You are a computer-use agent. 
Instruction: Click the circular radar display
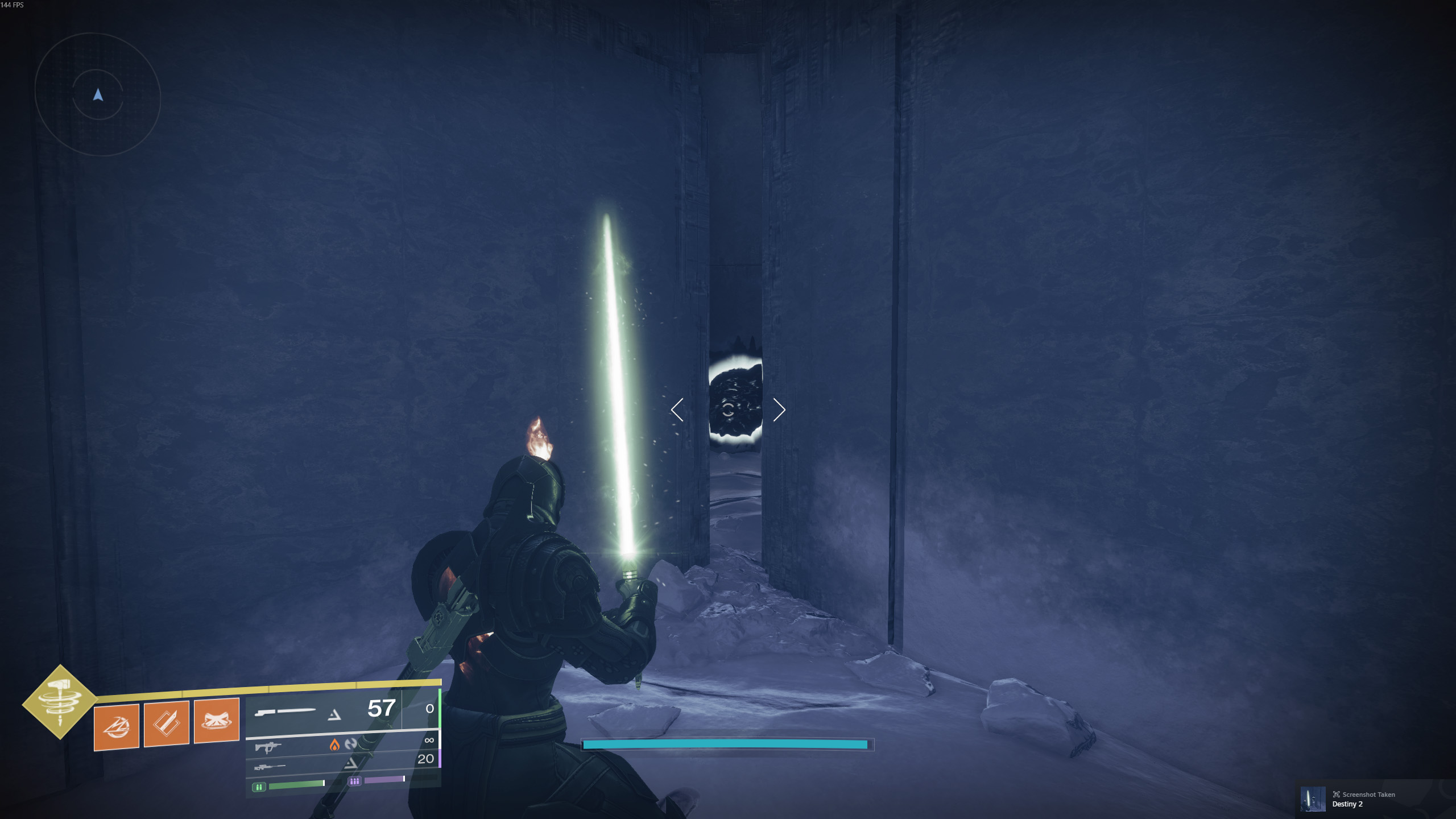[98, 95]
